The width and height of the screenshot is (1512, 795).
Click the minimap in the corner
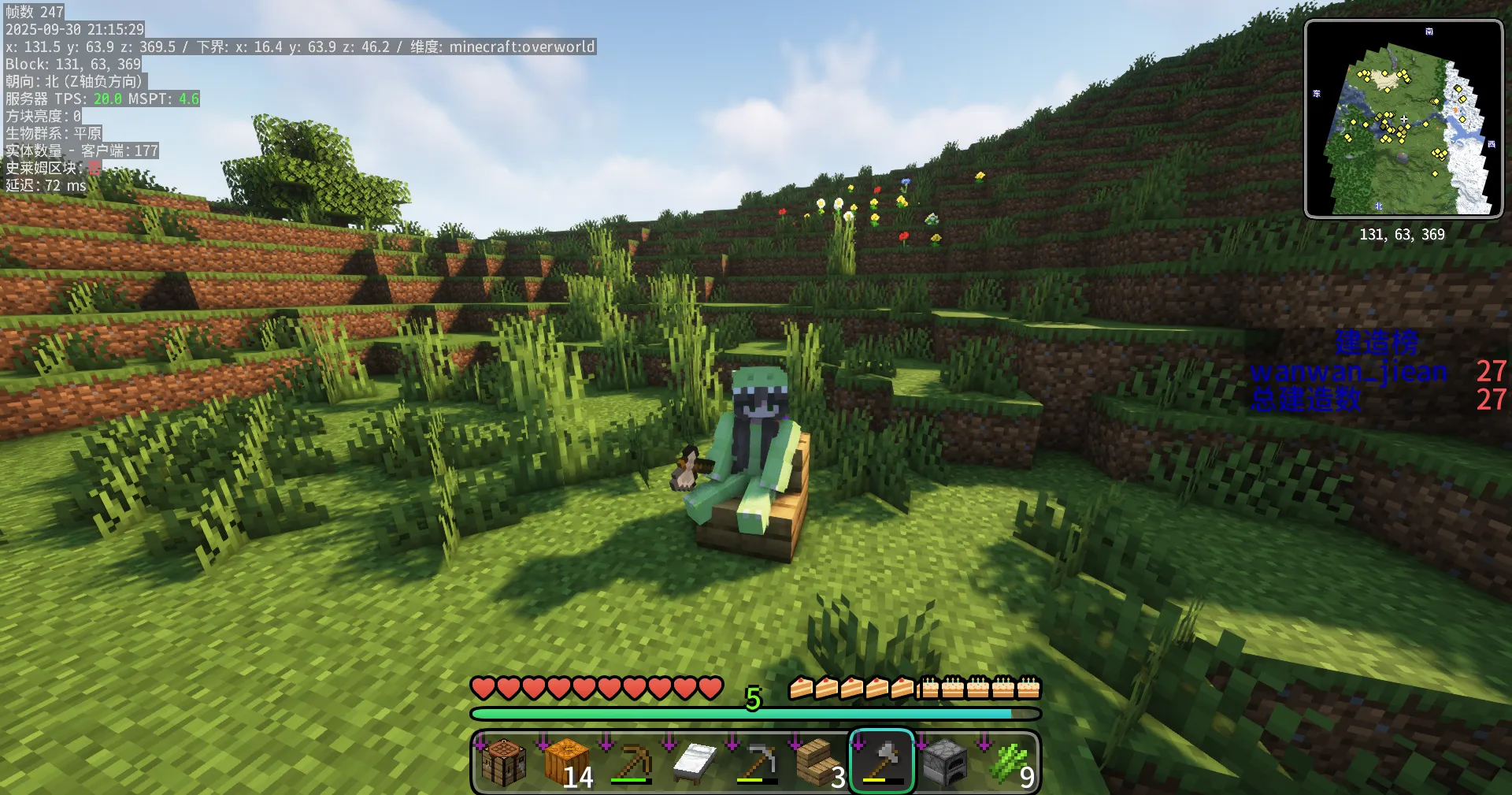1403,118
